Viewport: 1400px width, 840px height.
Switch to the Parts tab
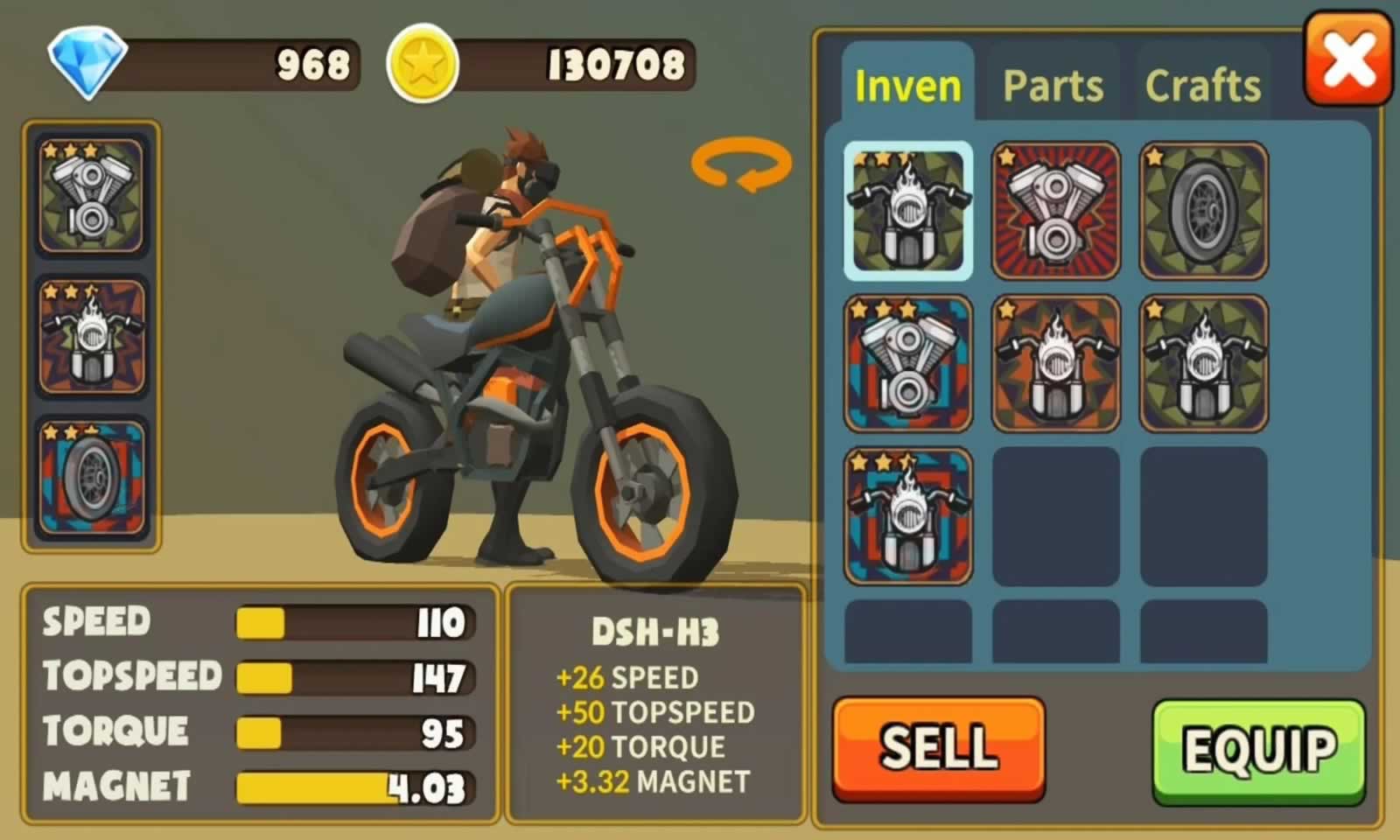1053,86
